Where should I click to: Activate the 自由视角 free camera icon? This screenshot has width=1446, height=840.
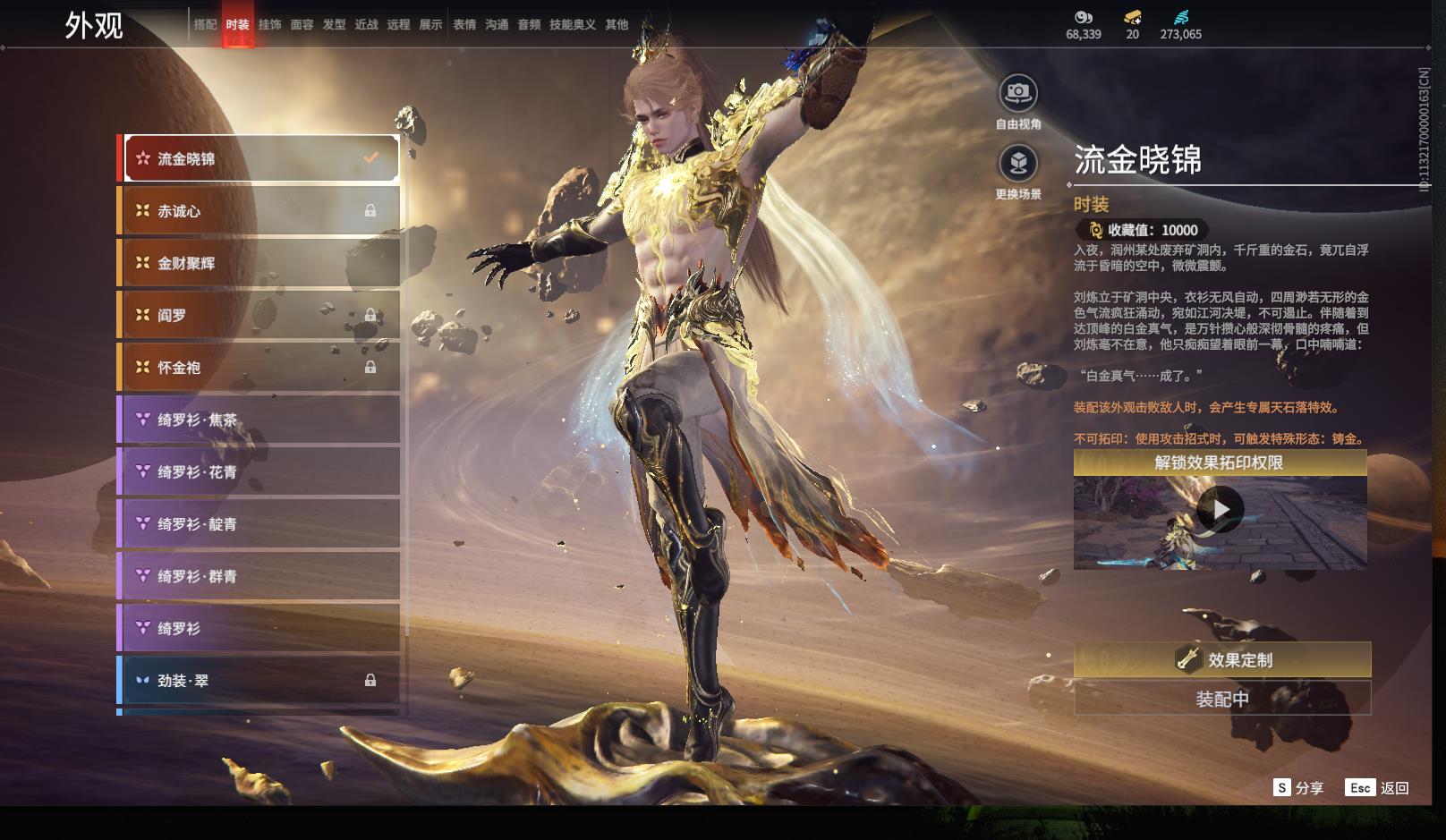tap(1018, 93)
